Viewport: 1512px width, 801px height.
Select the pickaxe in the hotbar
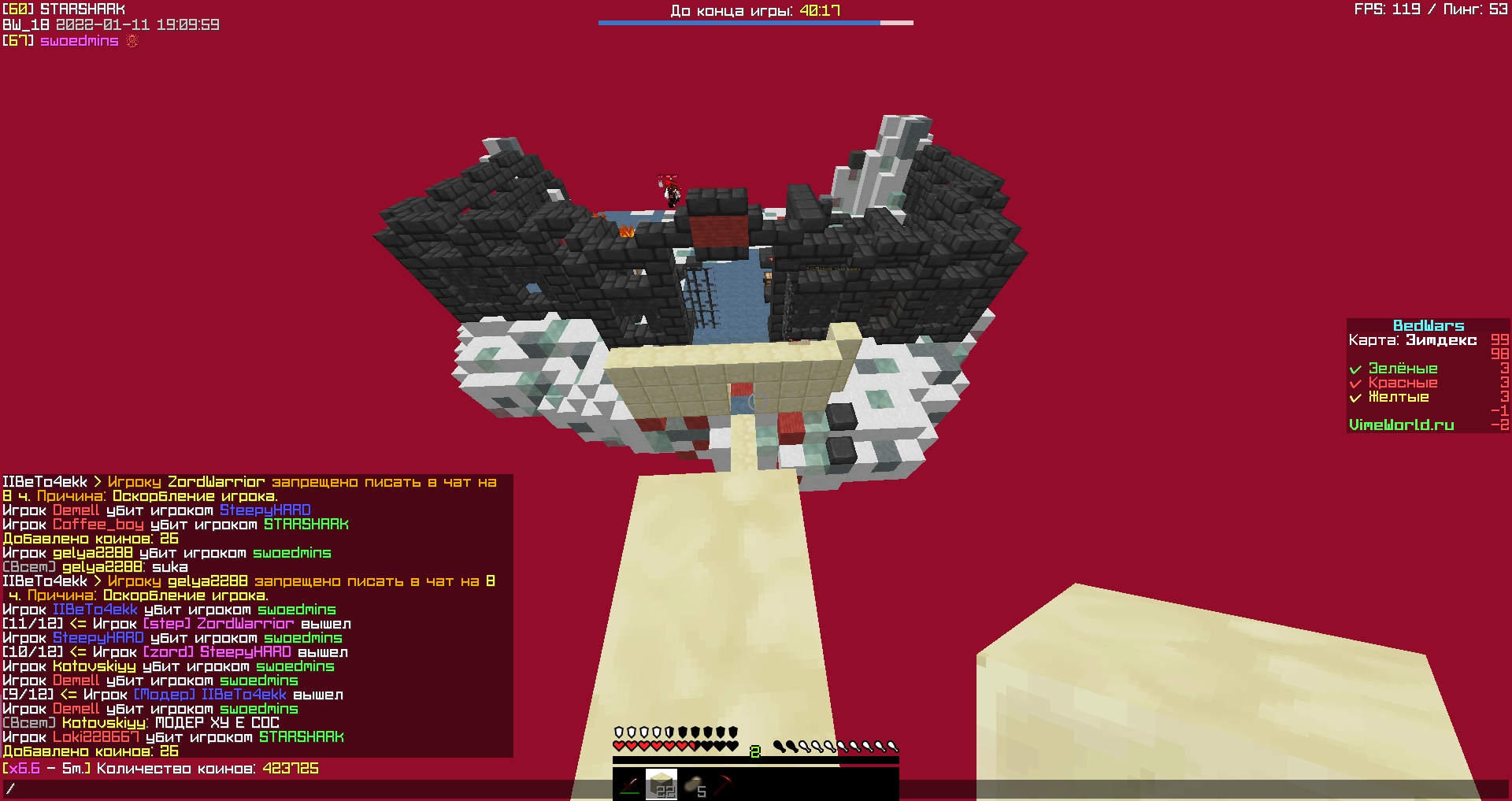click(724, 784)
